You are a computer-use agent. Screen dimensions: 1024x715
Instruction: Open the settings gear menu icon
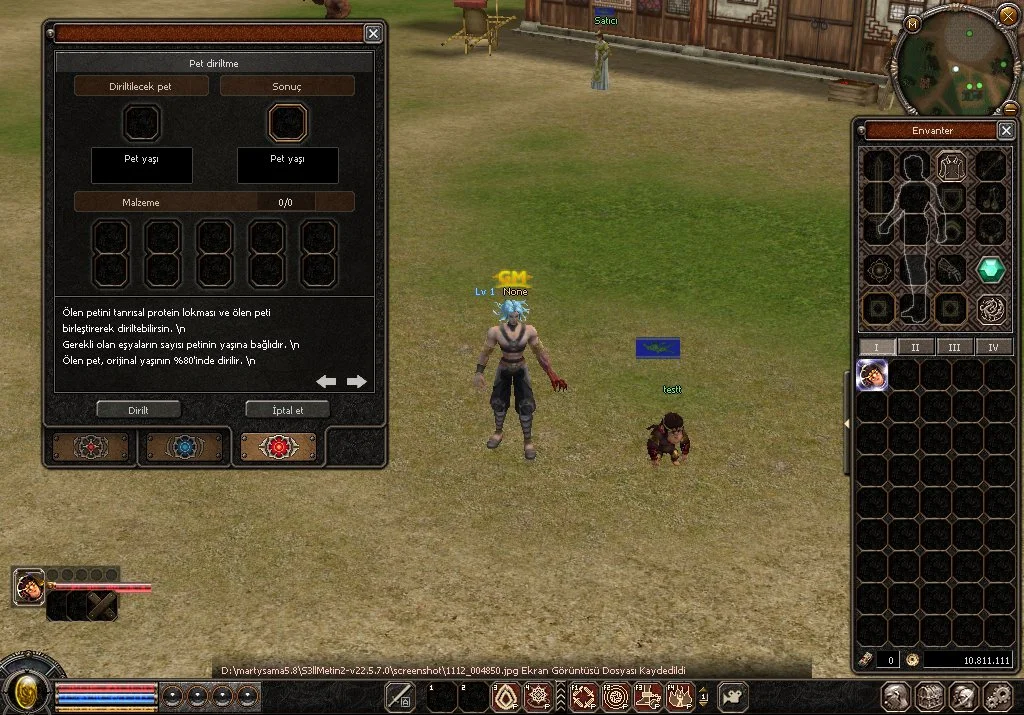(x=998, y=696)
